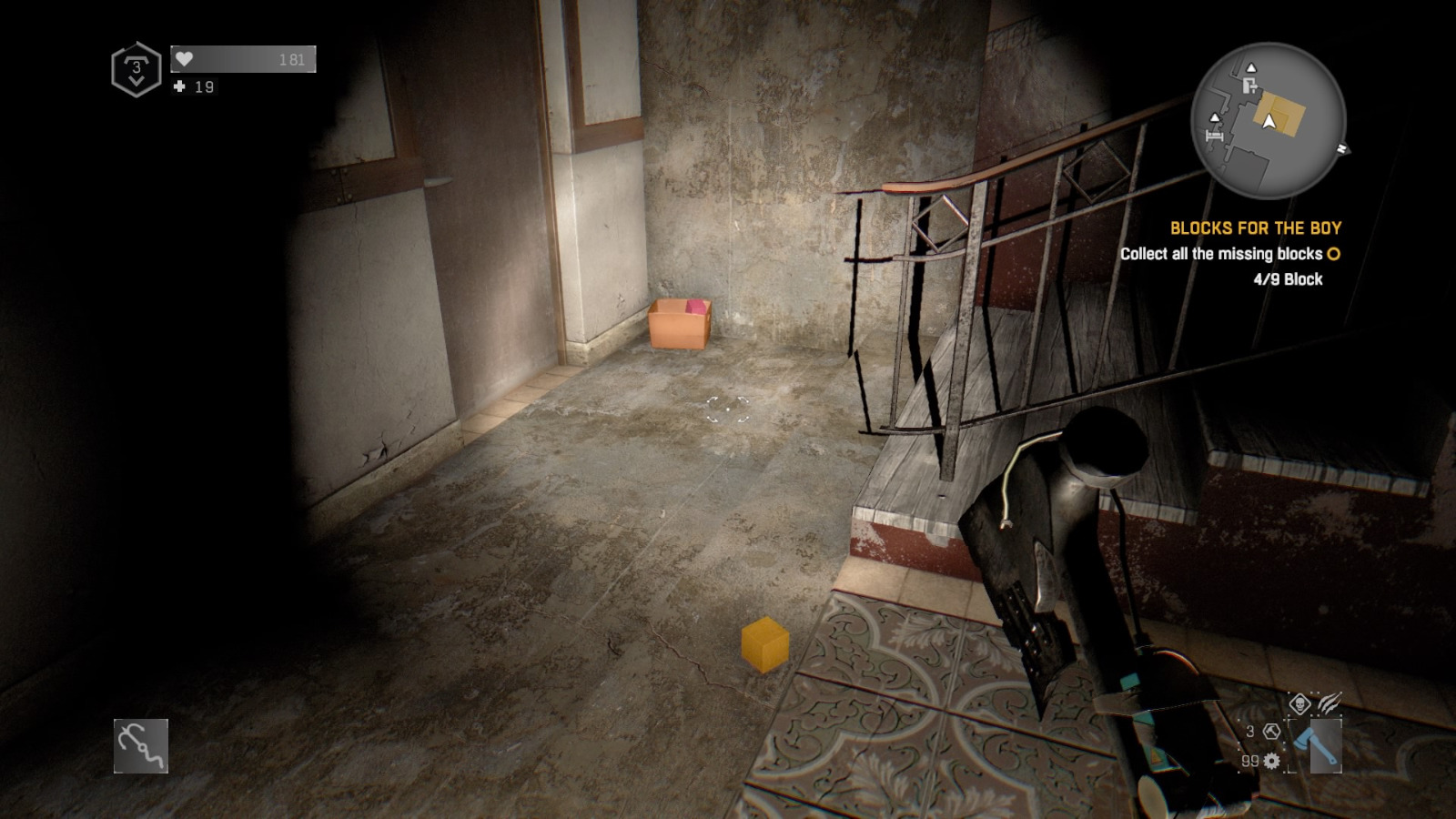The width and height of the screenshot is (1456, 819).
Task: Click the repair hammer icon near the weapon
Action: [1270, 733]
